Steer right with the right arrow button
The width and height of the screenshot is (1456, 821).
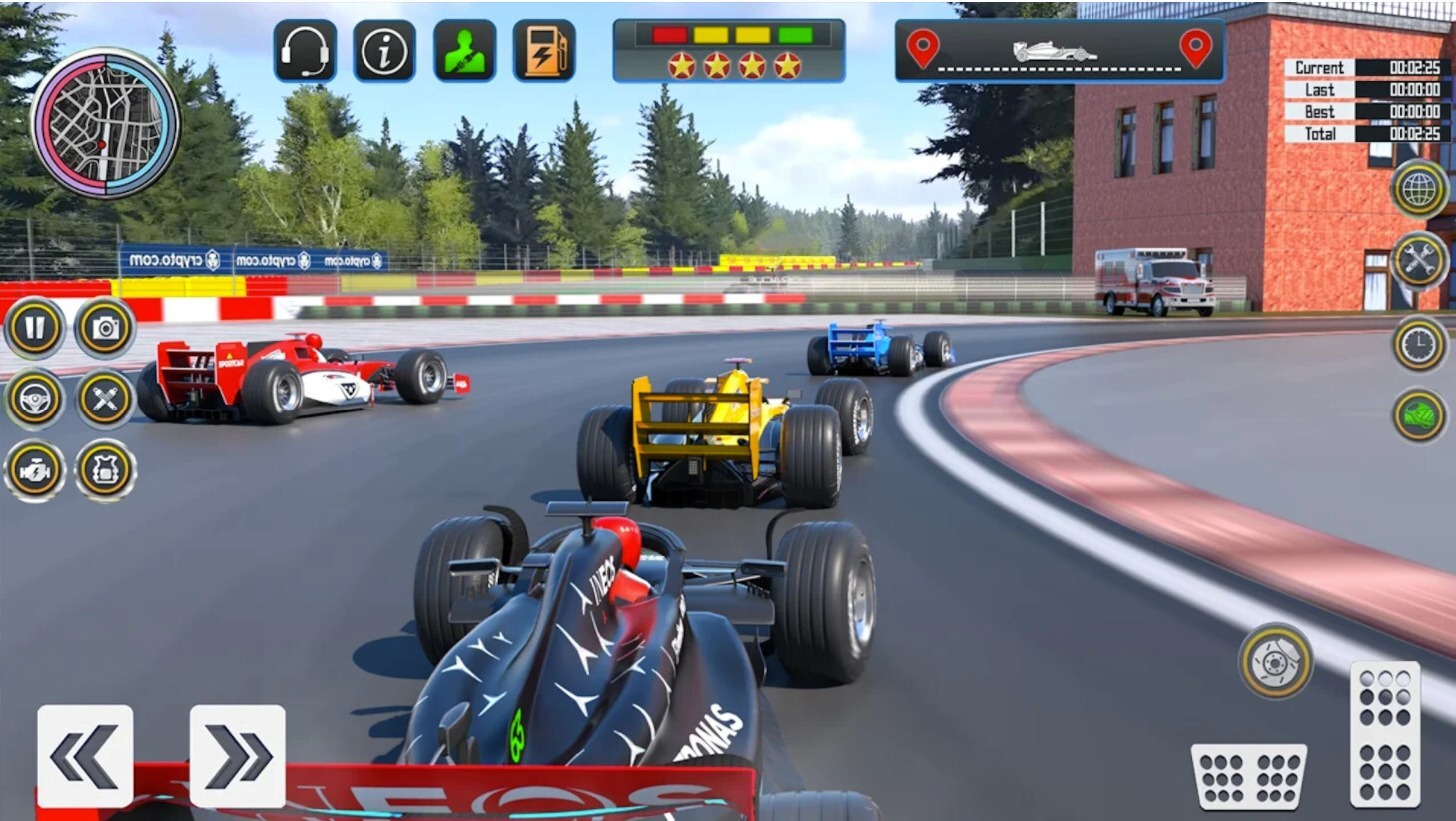coord(237,756)
